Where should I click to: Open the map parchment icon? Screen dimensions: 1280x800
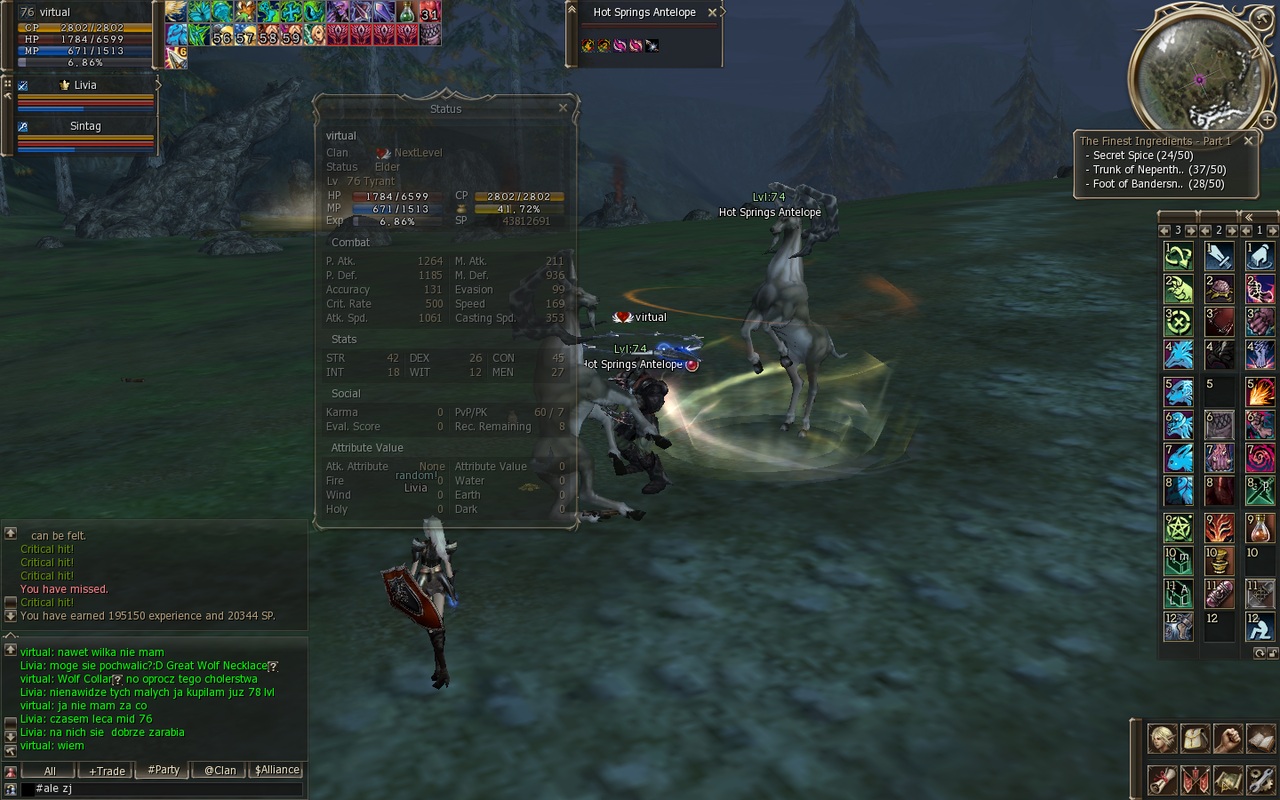click(1228, 778)
